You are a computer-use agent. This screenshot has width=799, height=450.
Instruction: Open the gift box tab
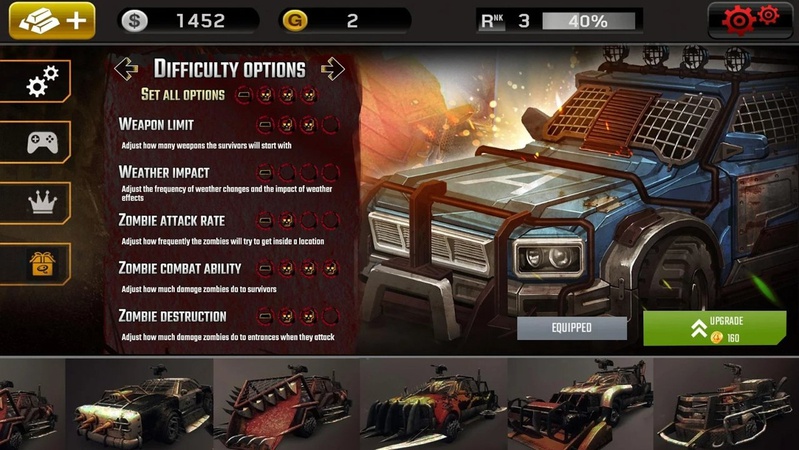coord(37,263)
